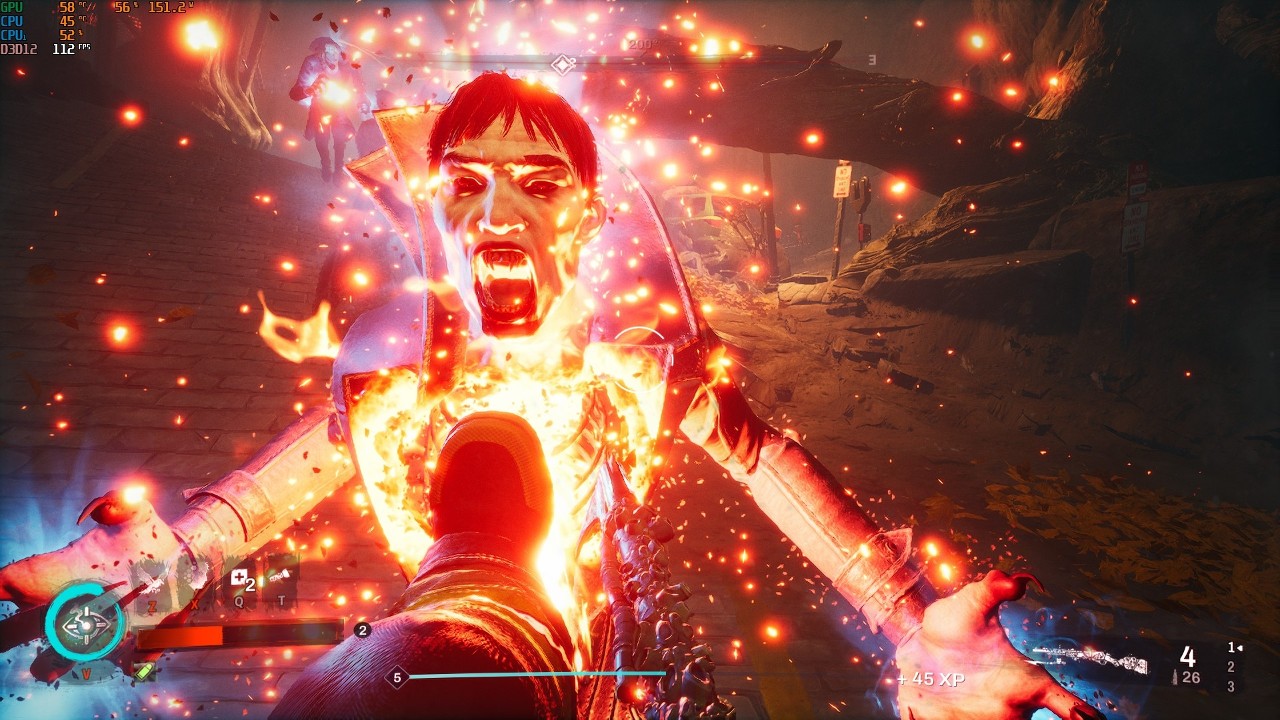Click the diamond compass marker at top

[x=562, y=65]
